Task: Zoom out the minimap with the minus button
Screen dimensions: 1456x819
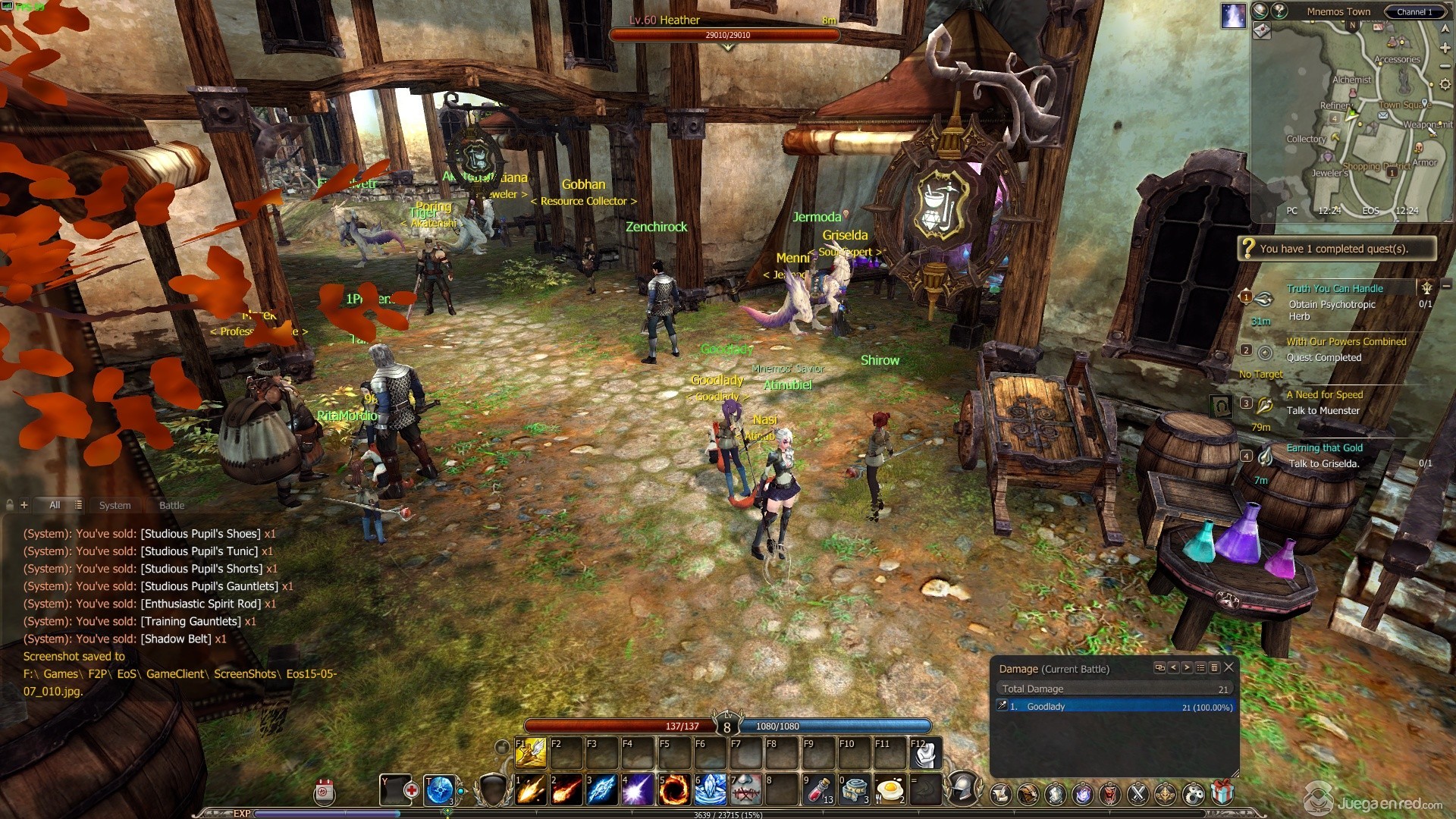Action: [1445, 67]
